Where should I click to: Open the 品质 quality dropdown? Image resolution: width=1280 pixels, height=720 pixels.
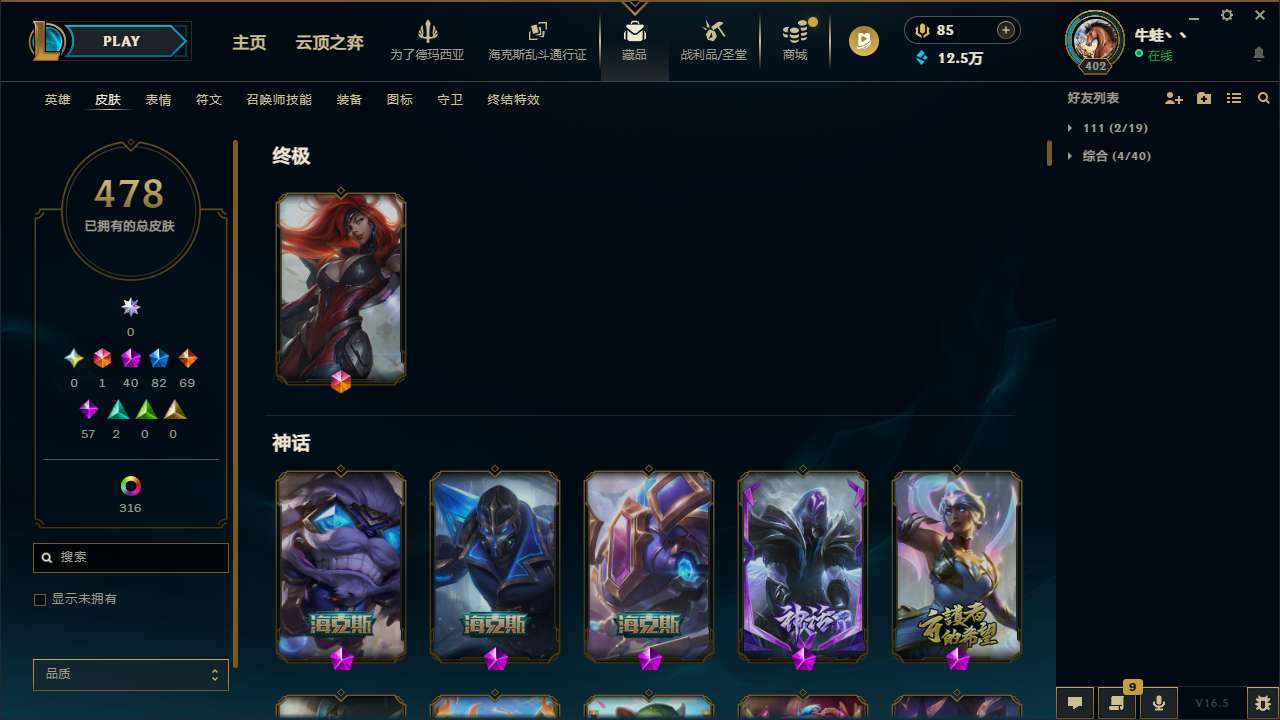(130, 674)
